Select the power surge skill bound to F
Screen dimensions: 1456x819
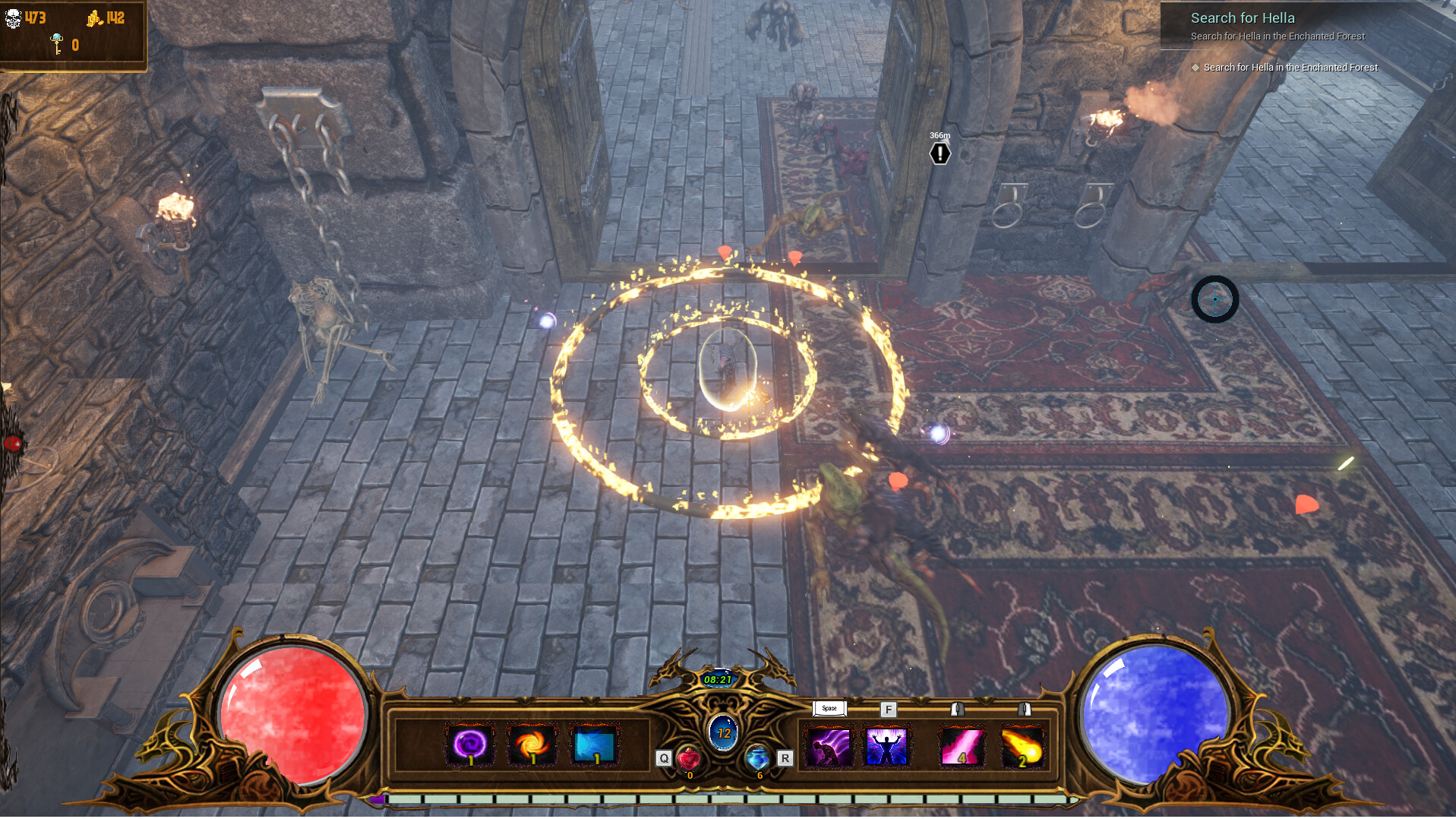886,747
